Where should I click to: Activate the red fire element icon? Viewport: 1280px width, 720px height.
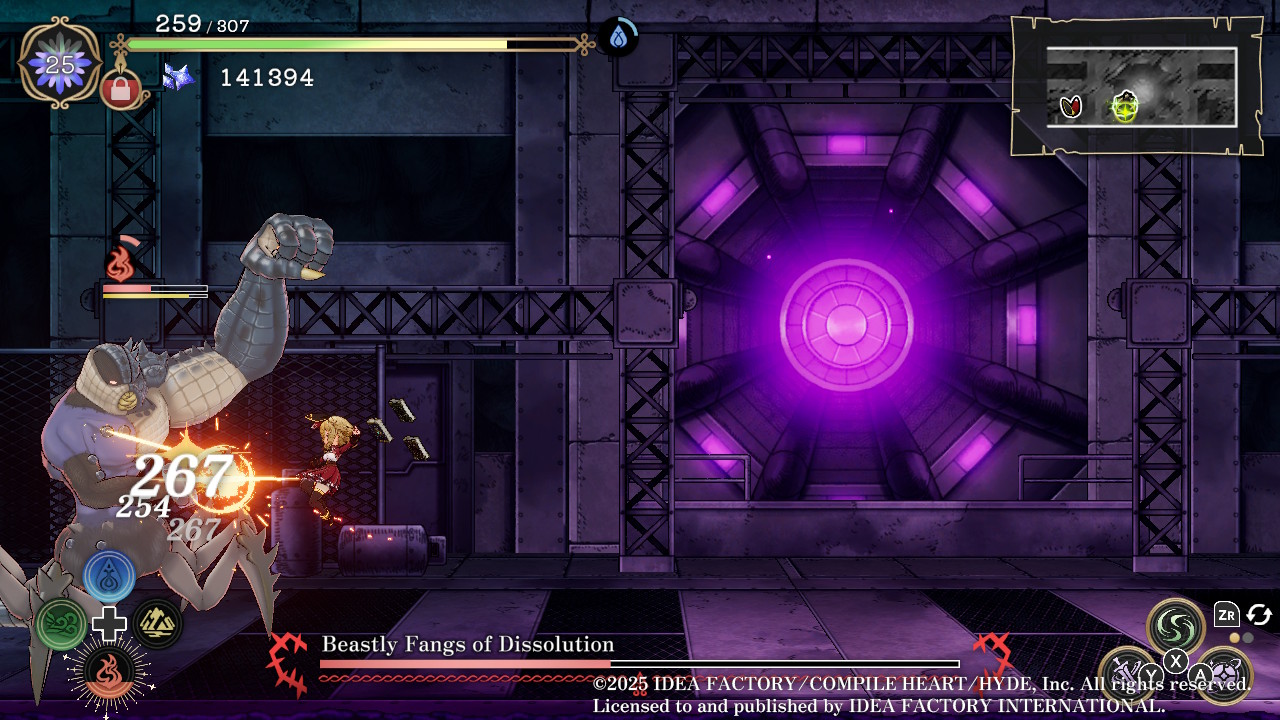(109, 671)
